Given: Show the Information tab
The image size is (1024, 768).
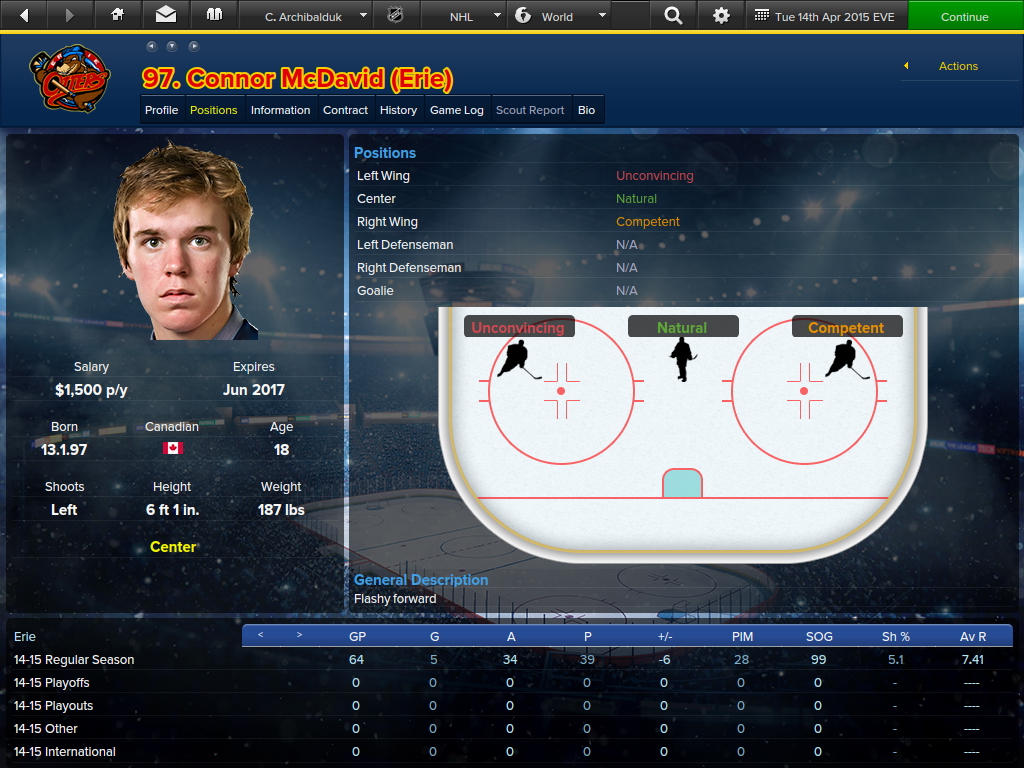Looking at the screenshot, I should tap(280, 110).
